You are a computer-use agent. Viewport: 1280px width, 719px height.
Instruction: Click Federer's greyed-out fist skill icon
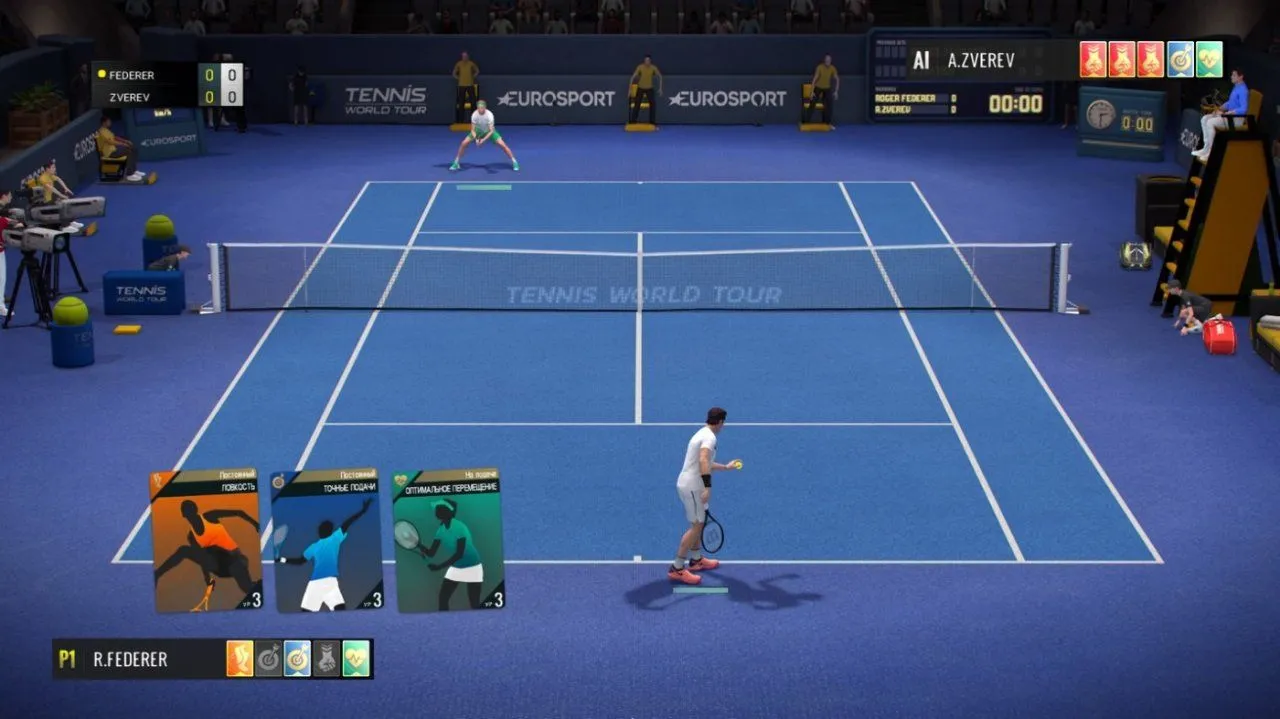(x=327, y=659)
